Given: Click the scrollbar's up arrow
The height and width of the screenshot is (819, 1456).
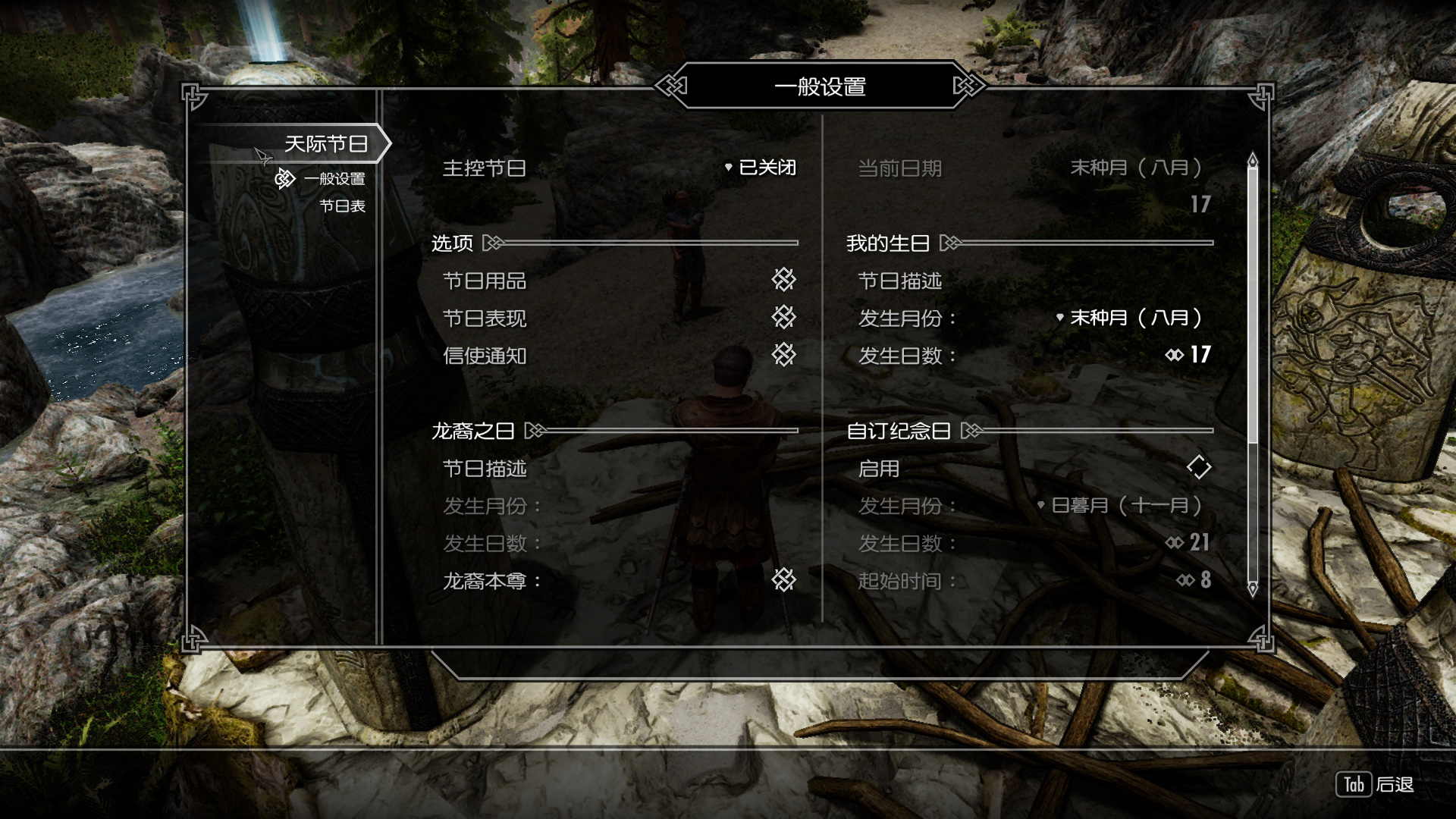Looking at the screenshot, I should [x=1252, y=159].
